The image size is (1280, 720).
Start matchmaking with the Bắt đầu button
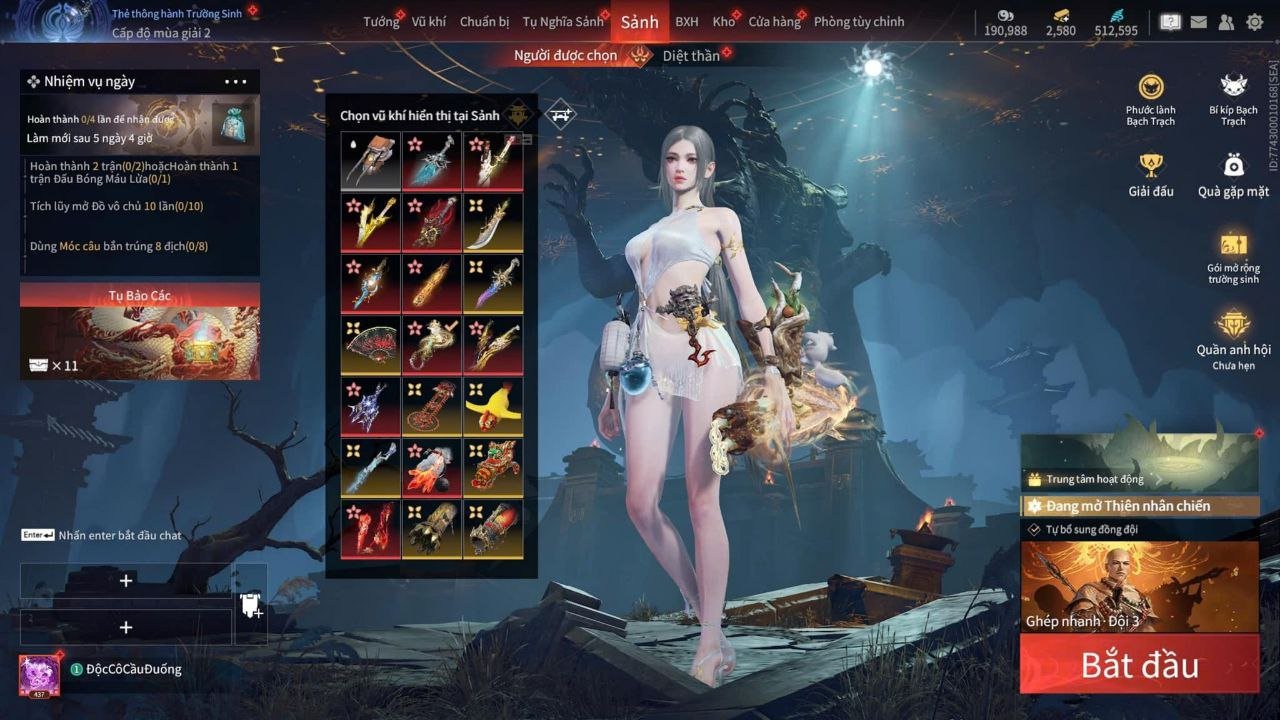1139,665
